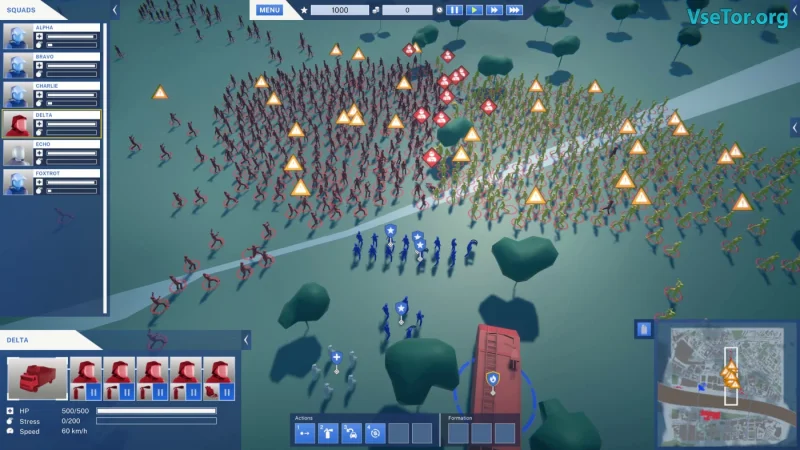The width and height of the screenshot is (800, 450).
Task: Use action 2, the fire extinguisher
Action: click(327, 433)
